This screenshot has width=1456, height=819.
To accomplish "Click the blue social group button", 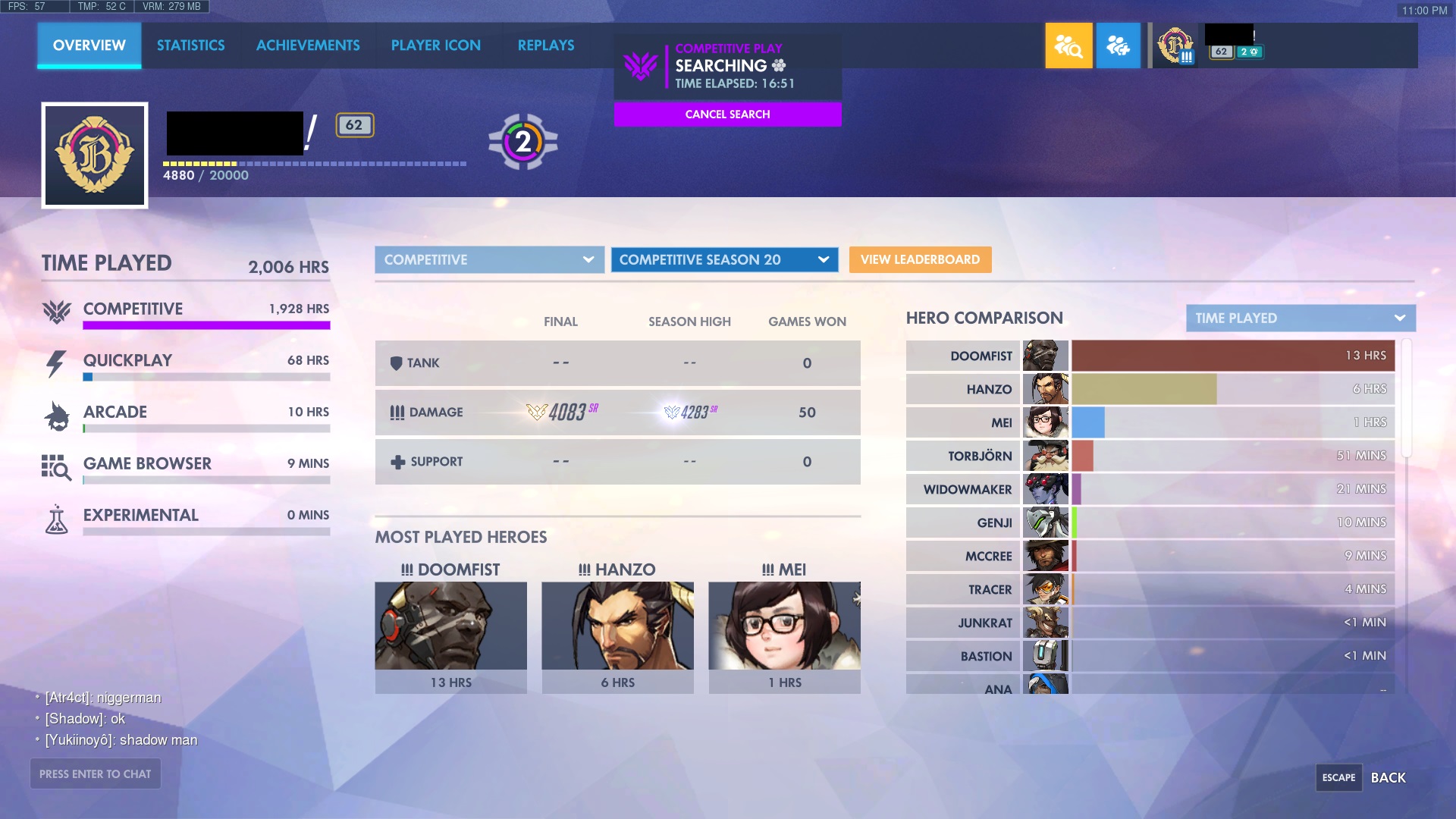I will [1118, 46].
